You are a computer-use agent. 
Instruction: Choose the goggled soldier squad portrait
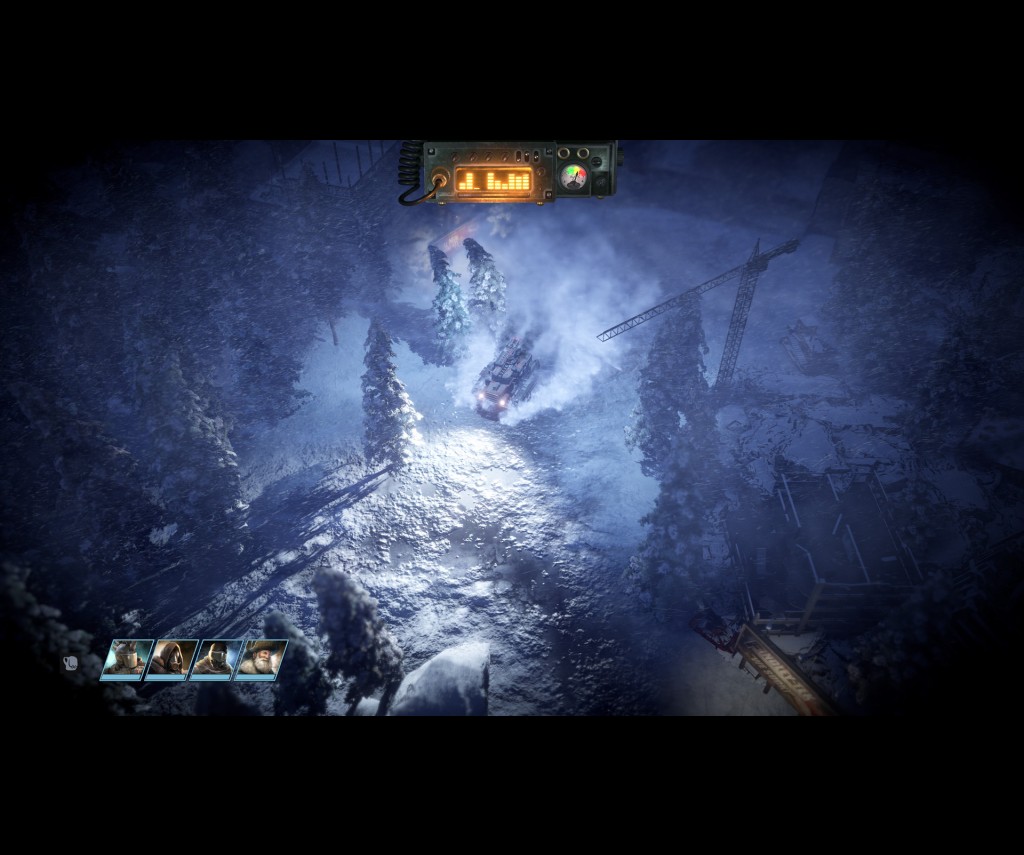coord(216,660)
